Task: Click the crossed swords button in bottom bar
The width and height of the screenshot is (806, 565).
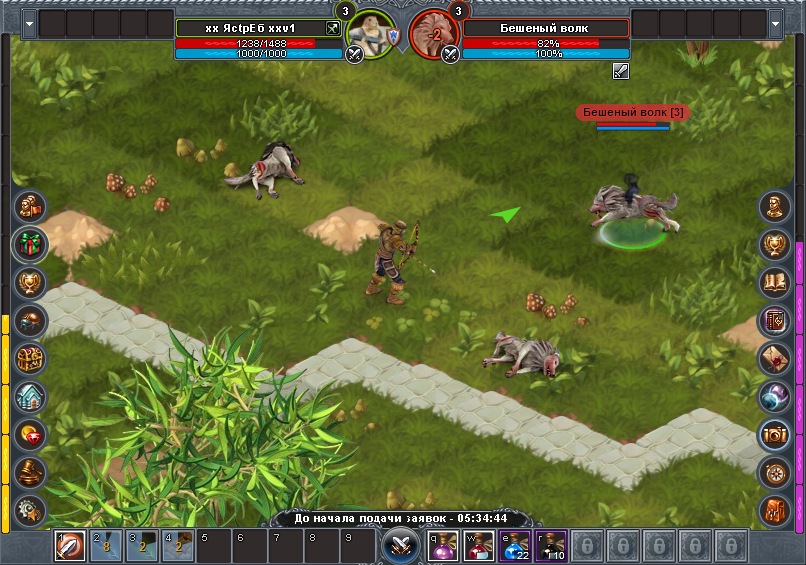Action: tap(398, 545)
